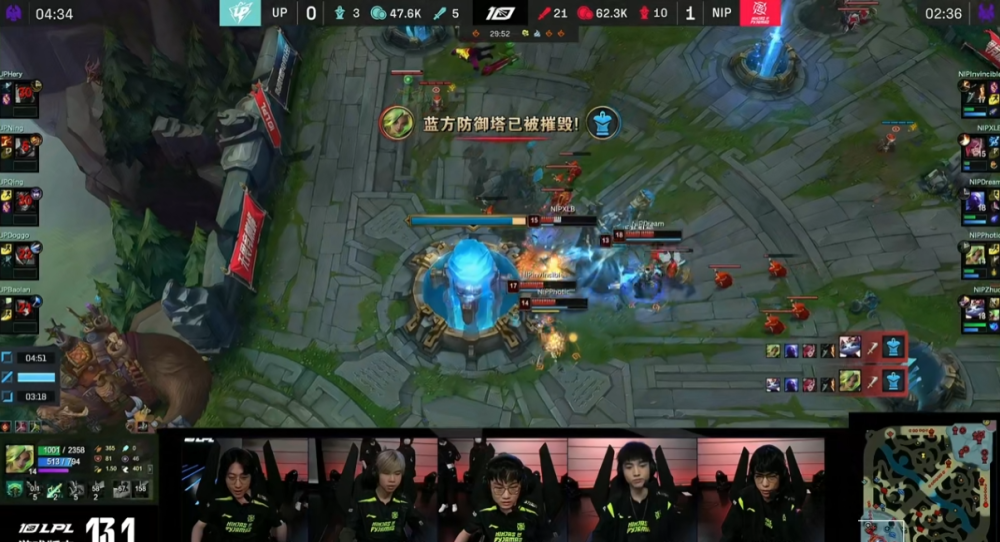The height and width of the screenshot is (542, 1000).
Task: Select the NIPInvincible player panel
Action: point(980,98)
